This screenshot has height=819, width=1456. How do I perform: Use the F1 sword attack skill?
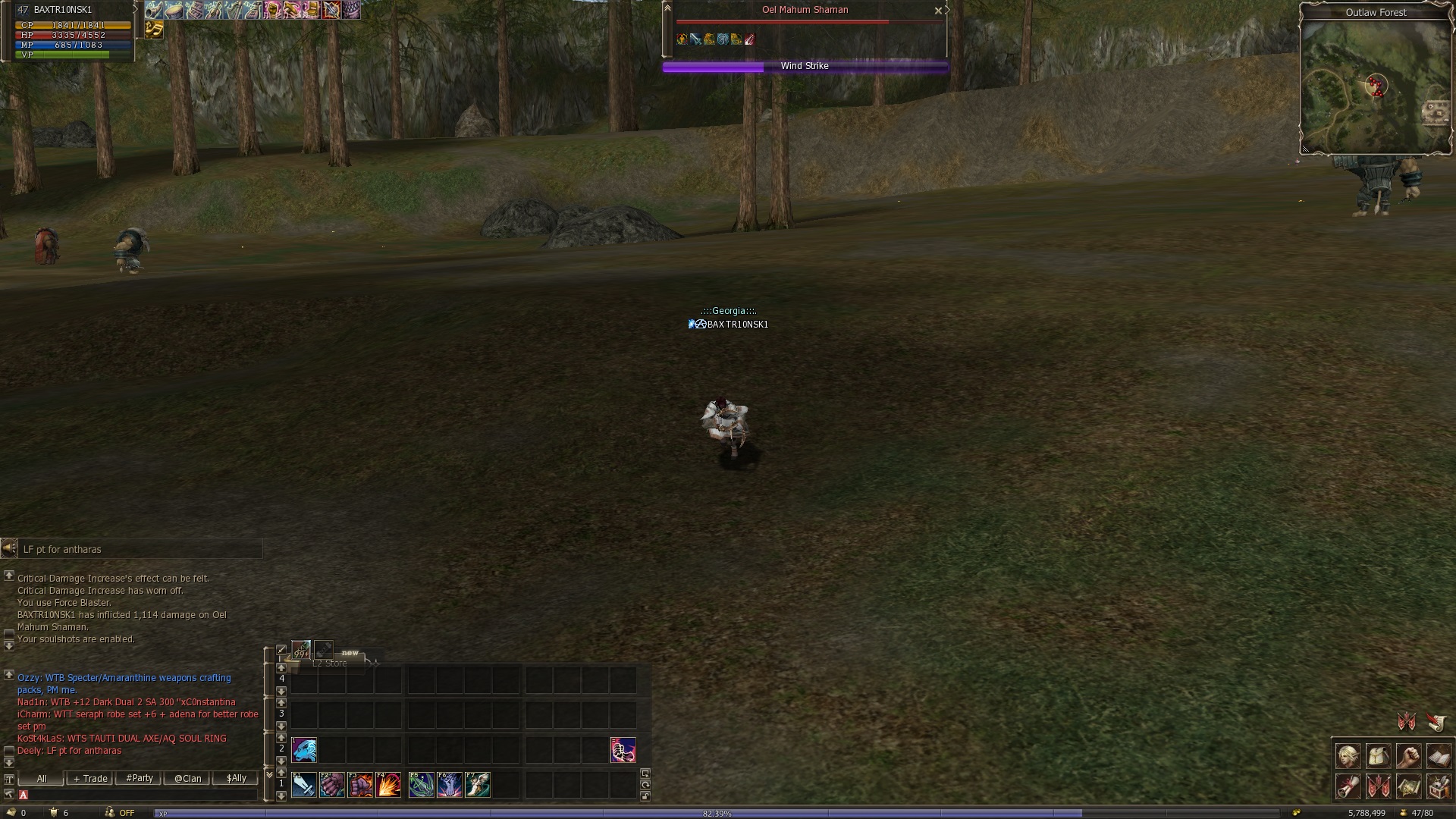pyautogui.click(x=304, y=785)
